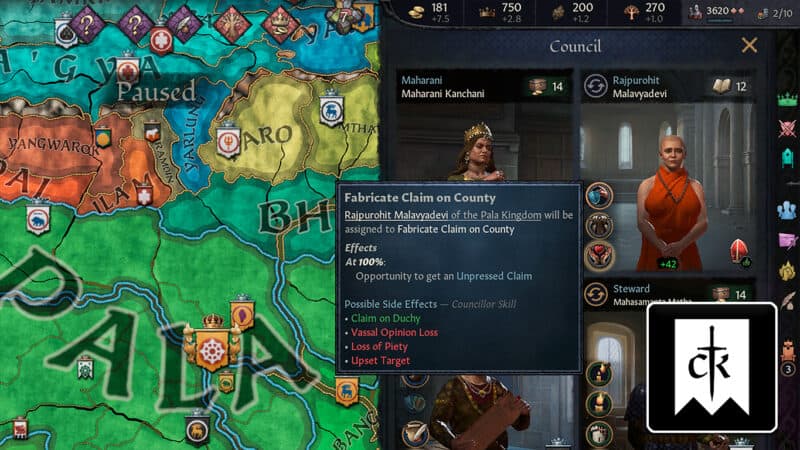Open the crossed-out military side tab
The height and width of the screenshot is (450, 800).
[788, 127]
